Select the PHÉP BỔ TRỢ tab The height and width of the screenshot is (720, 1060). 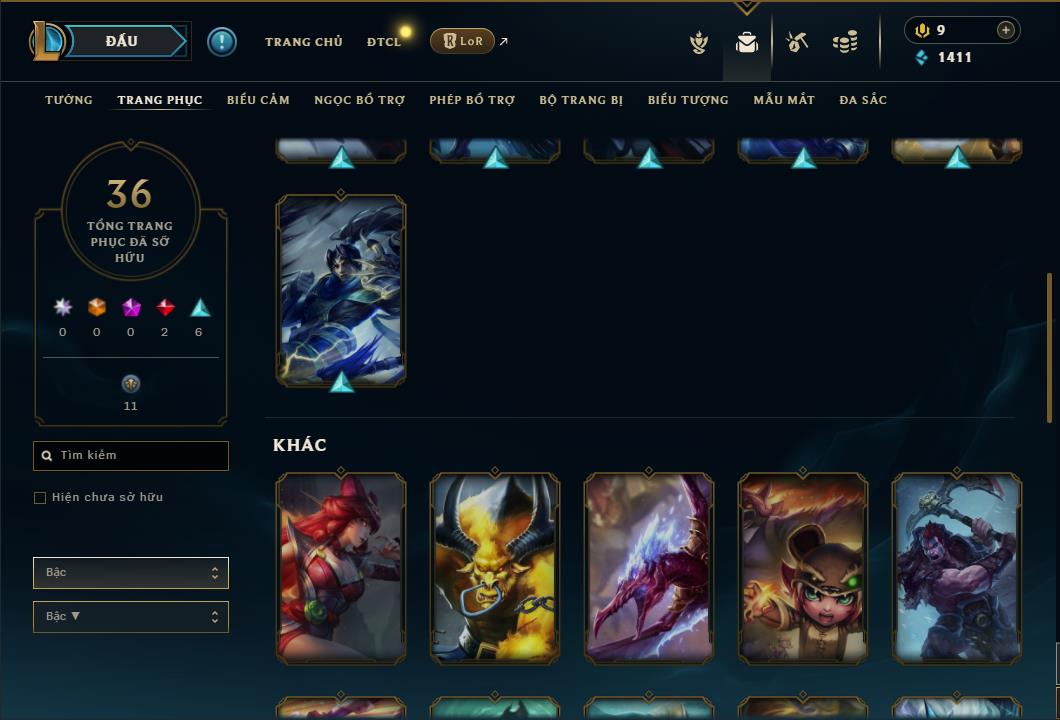[x=472, y=100]
